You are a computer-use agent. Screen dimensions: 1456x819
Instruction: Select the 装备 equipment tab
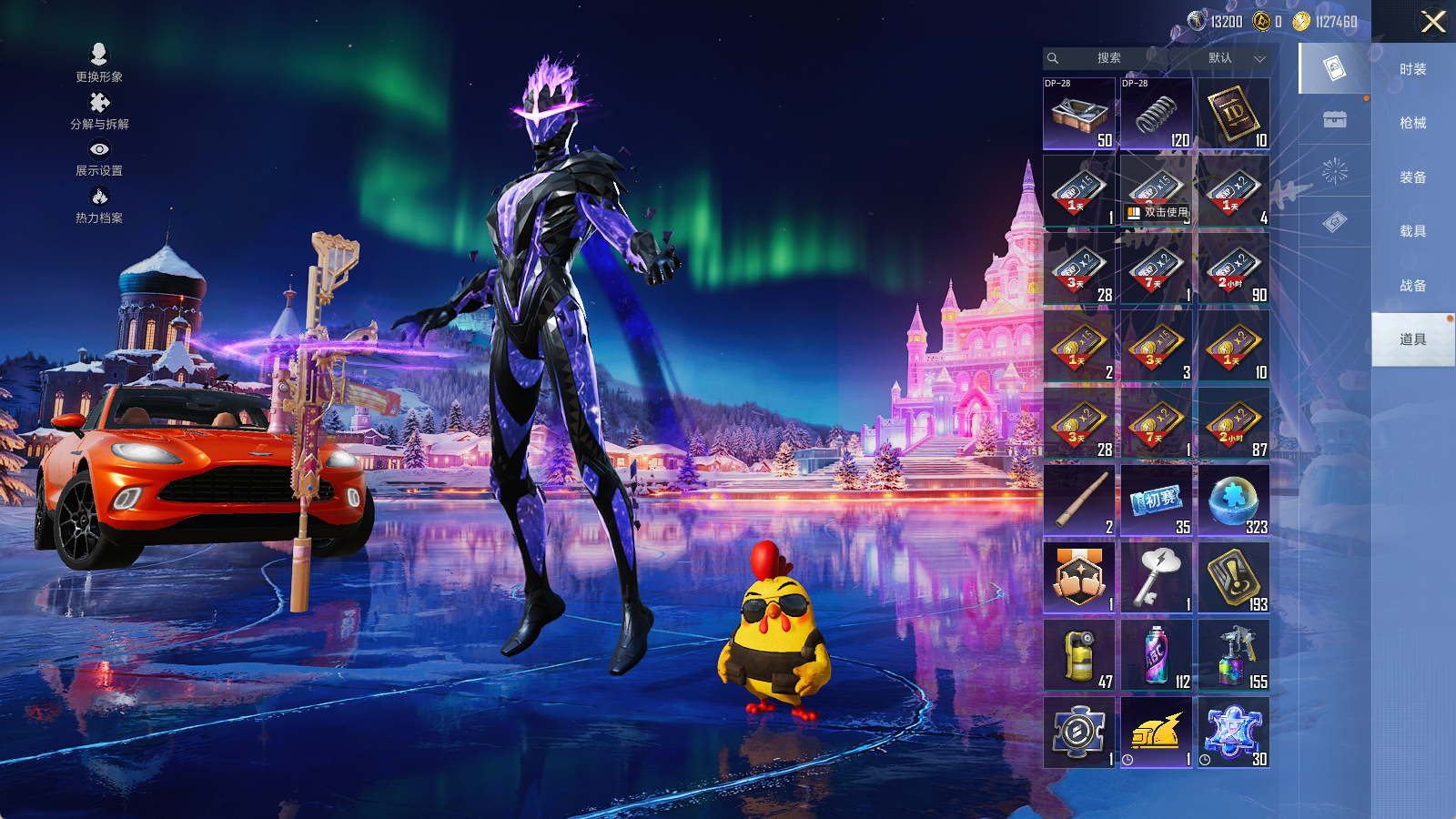(x=1412, y=177)
